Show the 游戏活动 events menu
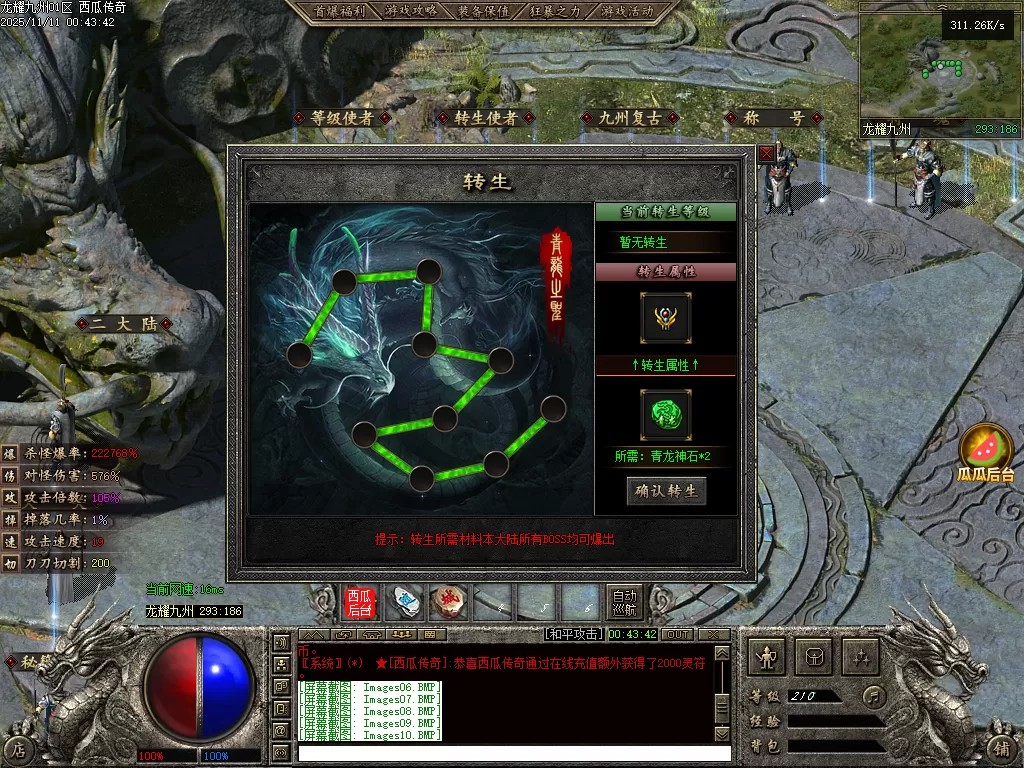 coord(628,11)
